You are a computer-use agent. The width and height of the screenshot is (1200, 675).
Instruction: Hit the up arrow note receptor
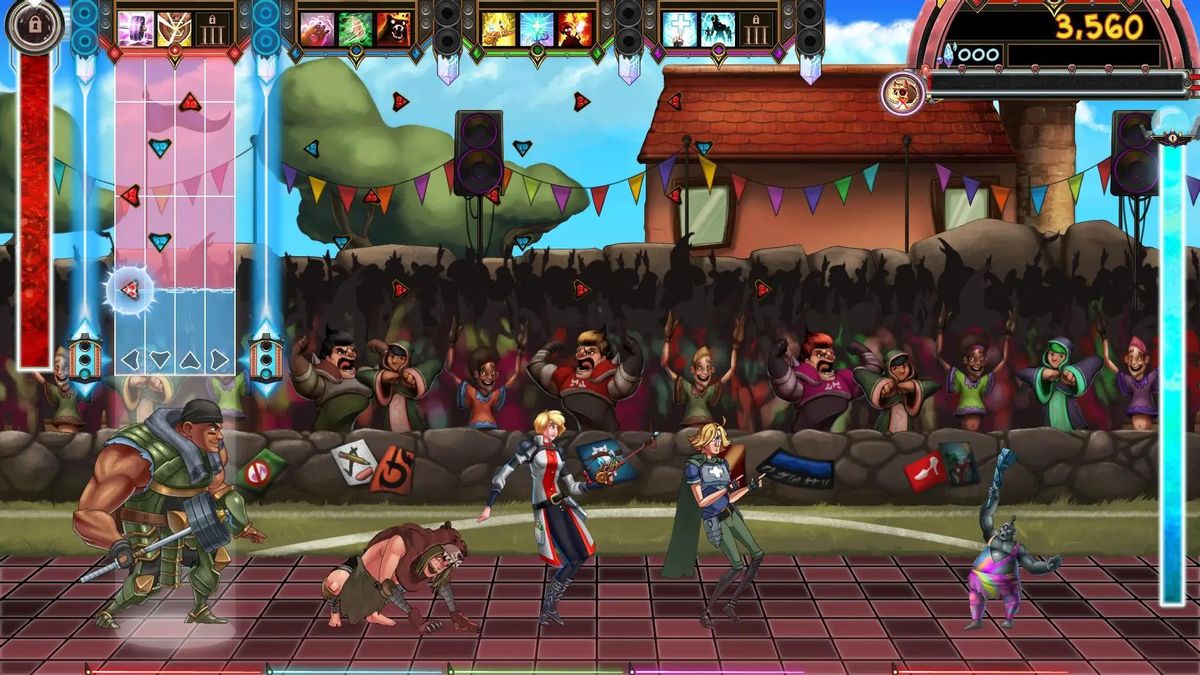click(190, 359)
